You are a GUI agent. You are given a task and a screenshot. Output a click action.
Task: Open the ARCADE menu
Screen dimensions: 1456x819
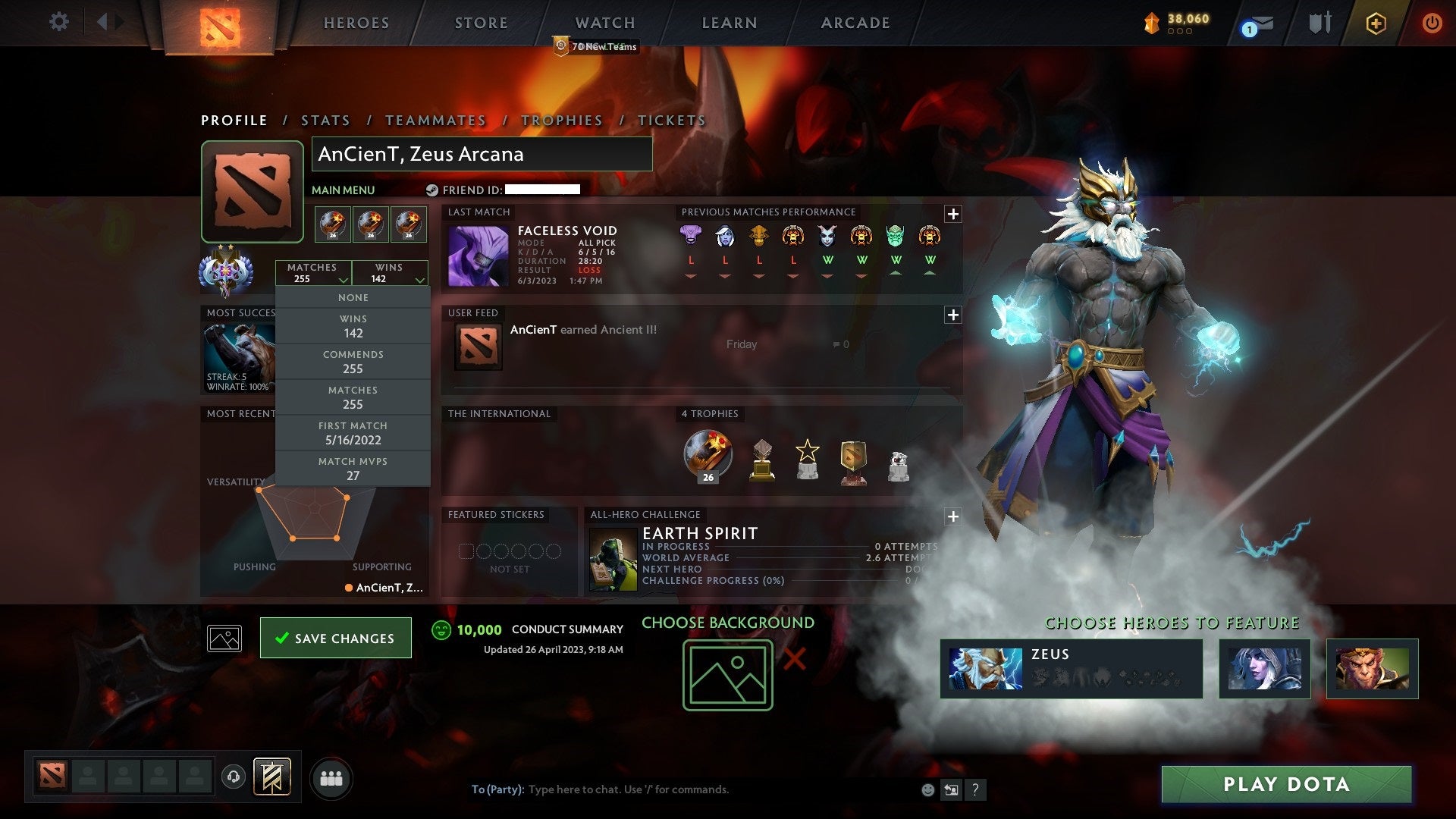855,23
